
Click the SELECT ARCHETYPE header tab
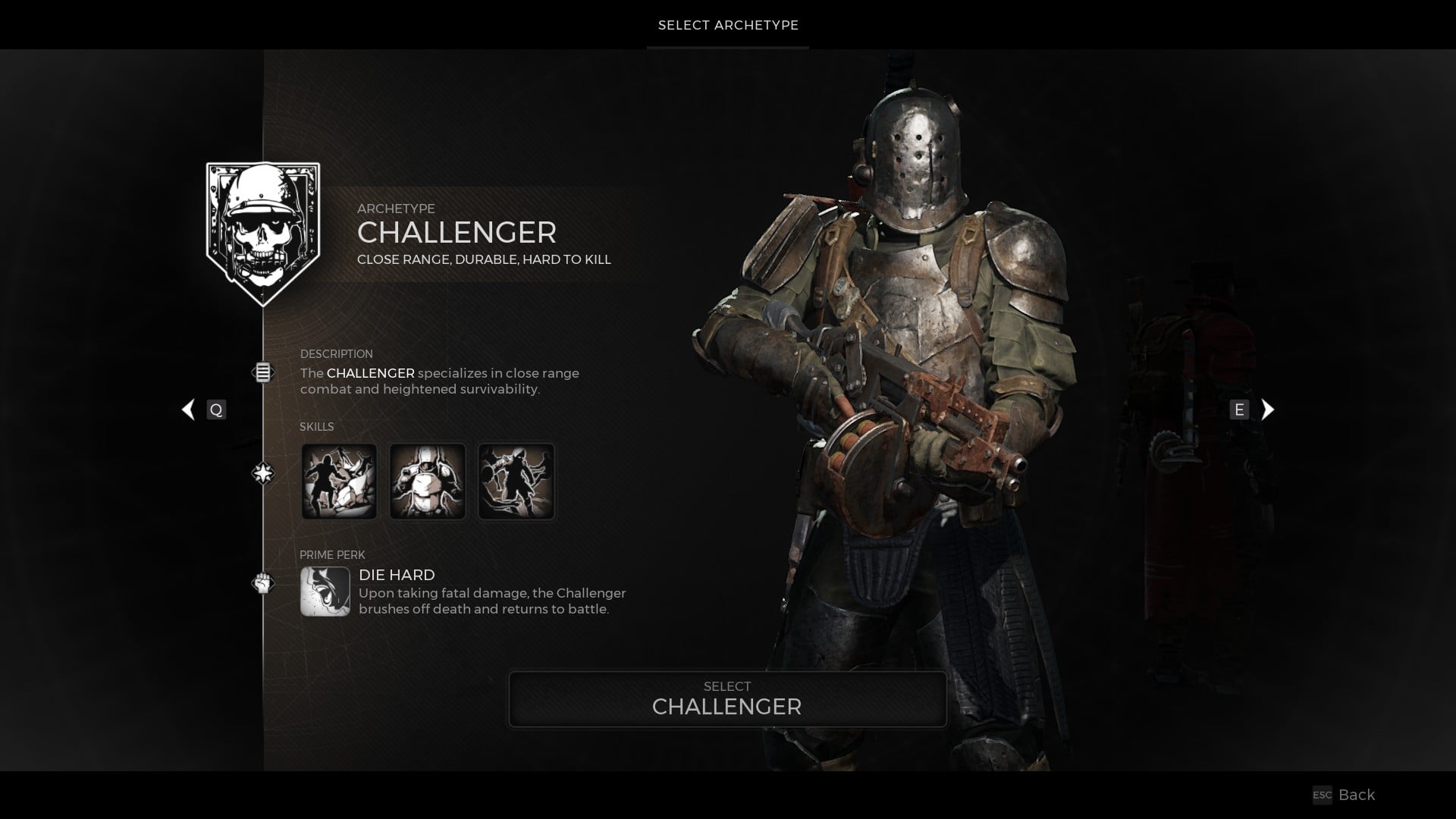click(x=727, y=25)
